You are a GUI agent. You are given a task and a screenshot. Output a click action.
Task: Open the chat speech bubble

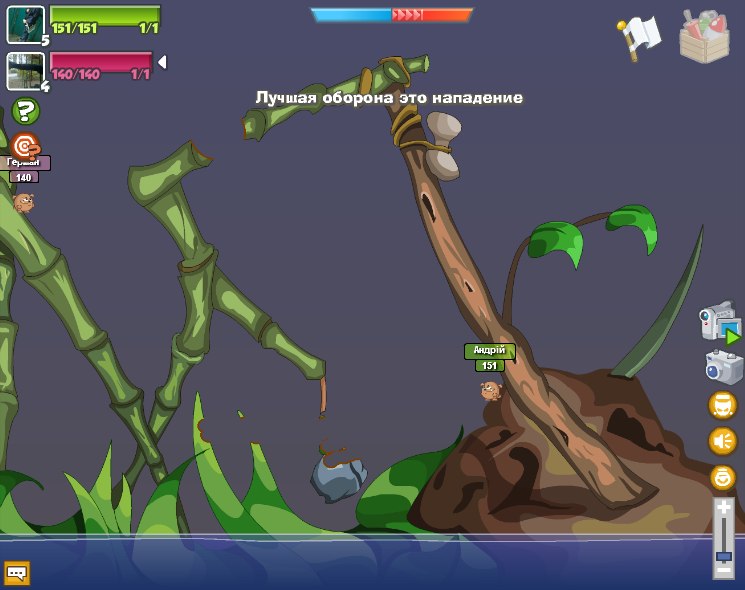pos(17,573)
